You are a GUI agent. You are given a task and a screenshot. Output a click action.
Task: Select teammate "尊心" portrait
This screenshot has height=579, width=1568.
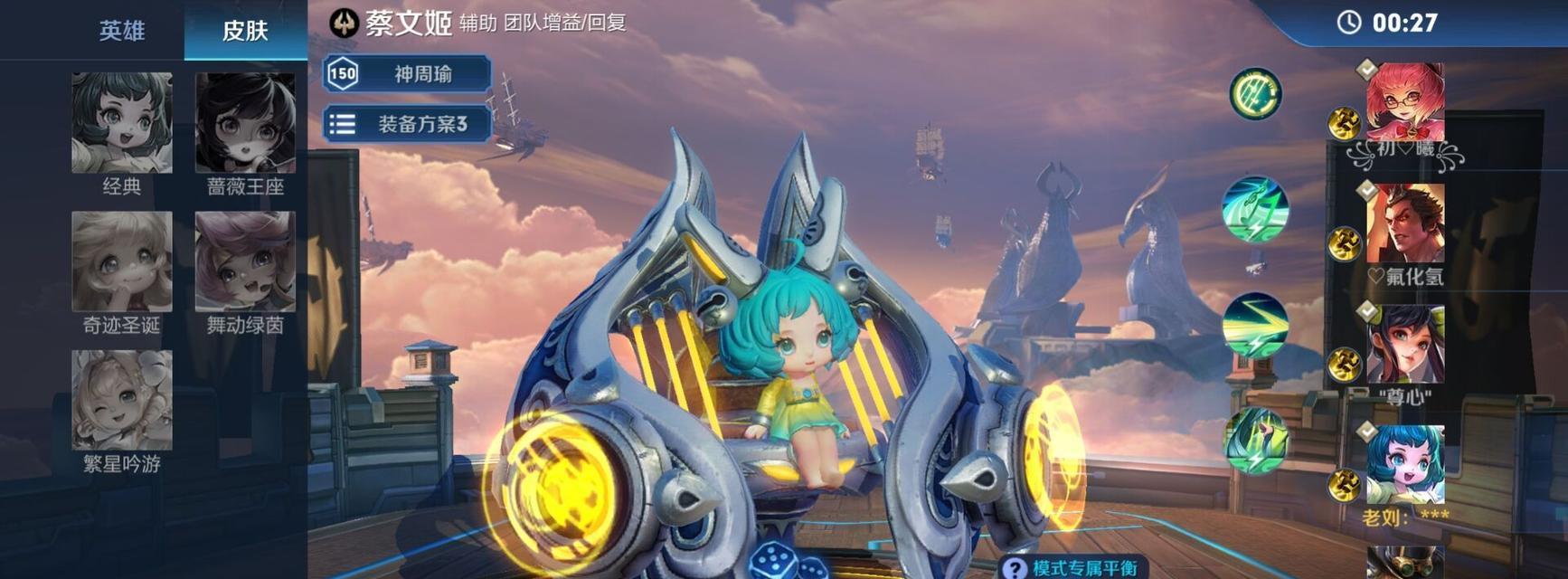pos(1404,344)
